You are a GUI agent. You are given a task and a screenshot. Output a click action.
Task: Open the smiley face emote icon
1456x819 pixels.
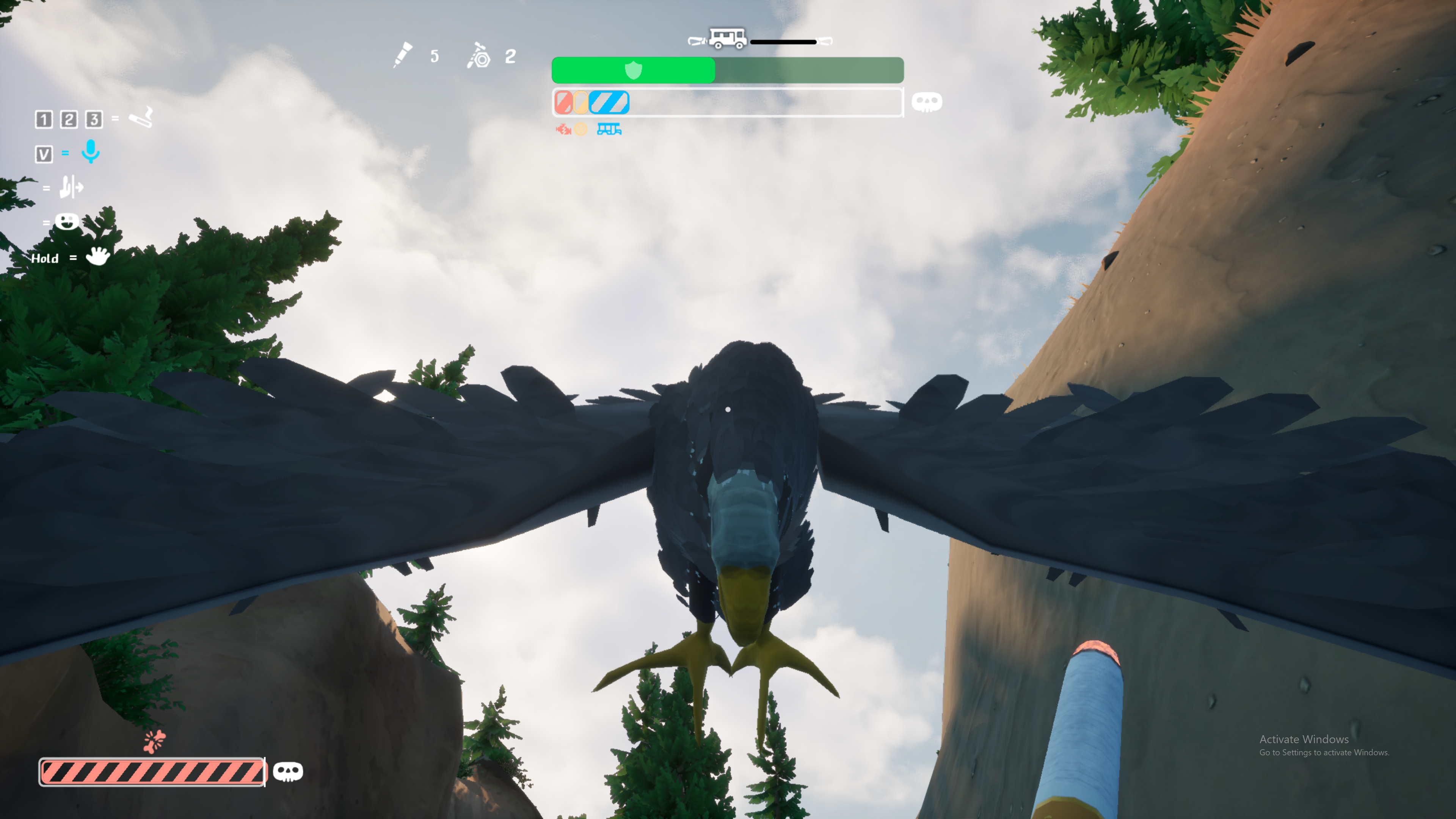[x=67, y=221]
